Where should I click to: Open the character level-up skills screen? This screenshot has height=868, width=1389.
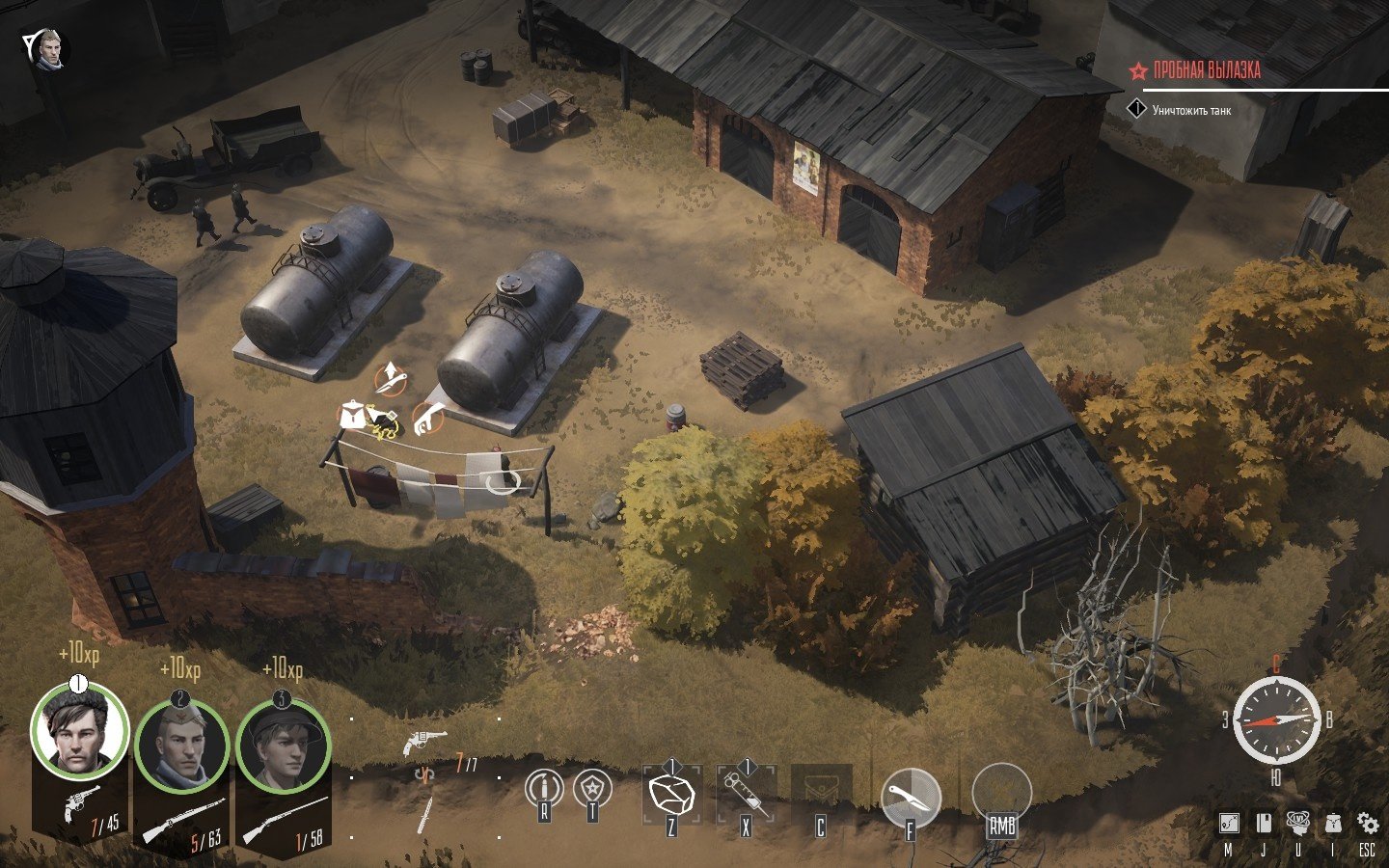[1298, 823]
